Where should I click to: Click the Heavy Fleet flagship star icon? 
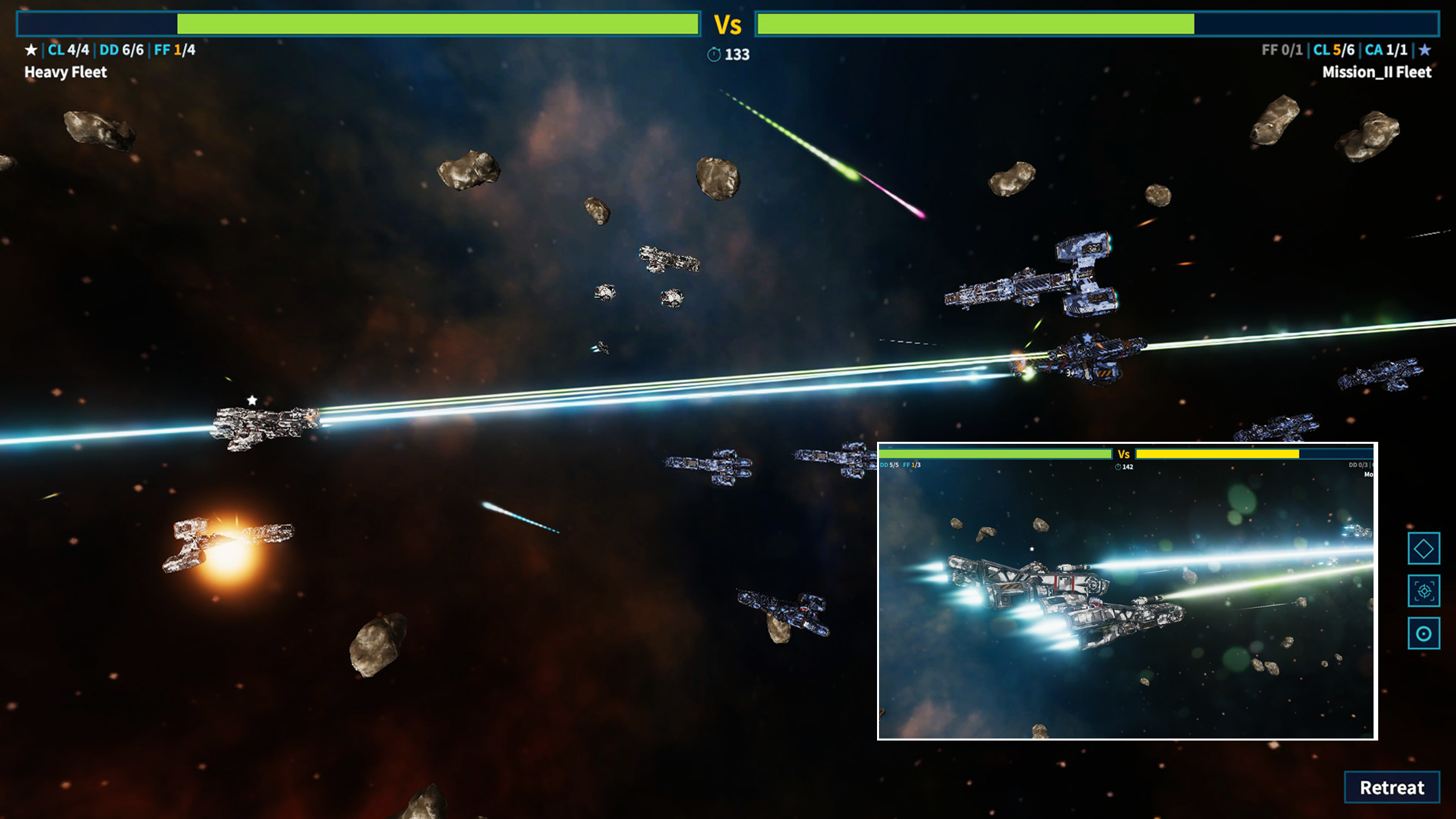[x=30, y=48]
